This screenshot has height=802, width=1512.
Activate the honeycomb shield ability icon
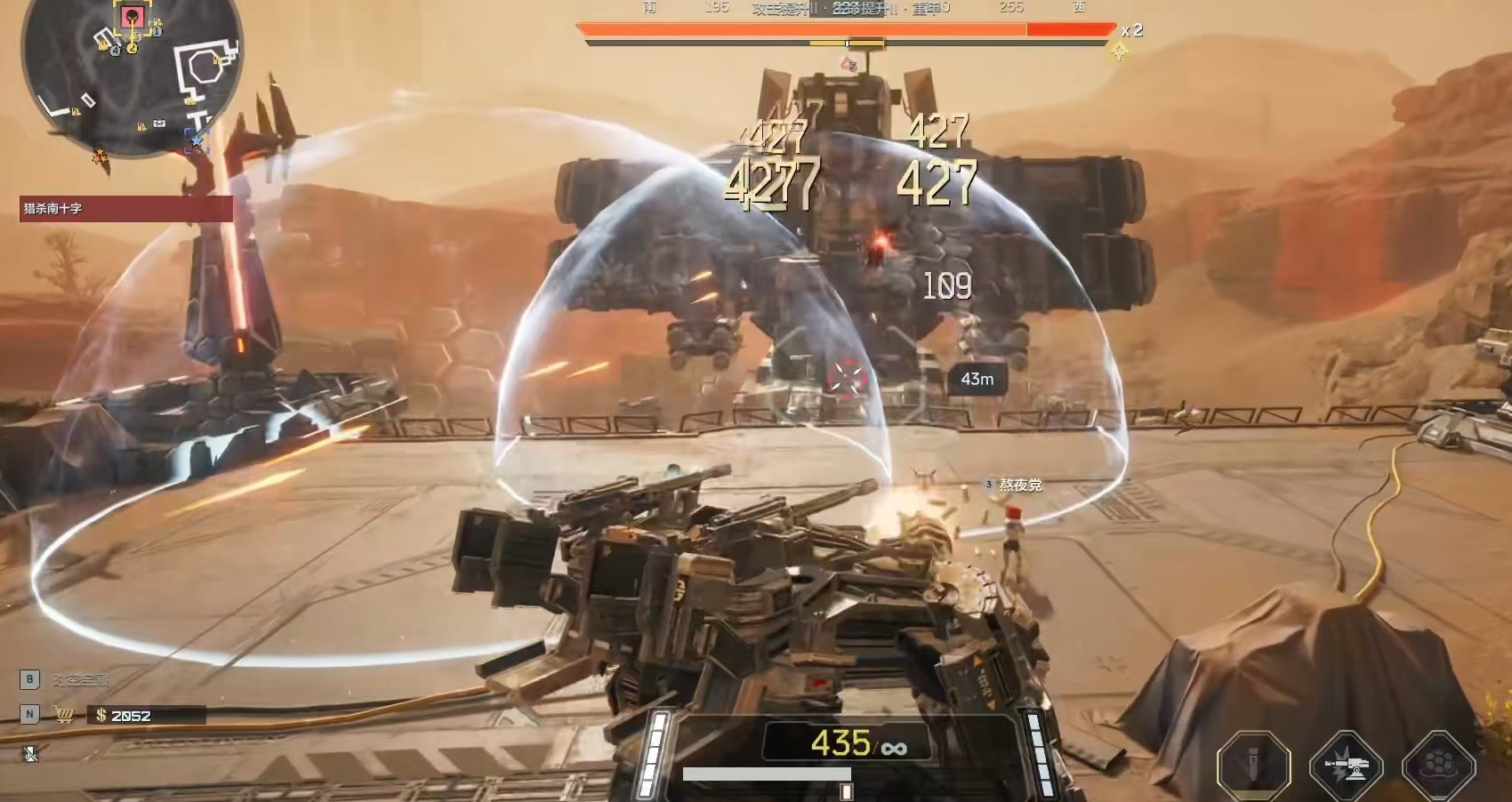point(1438,766)
